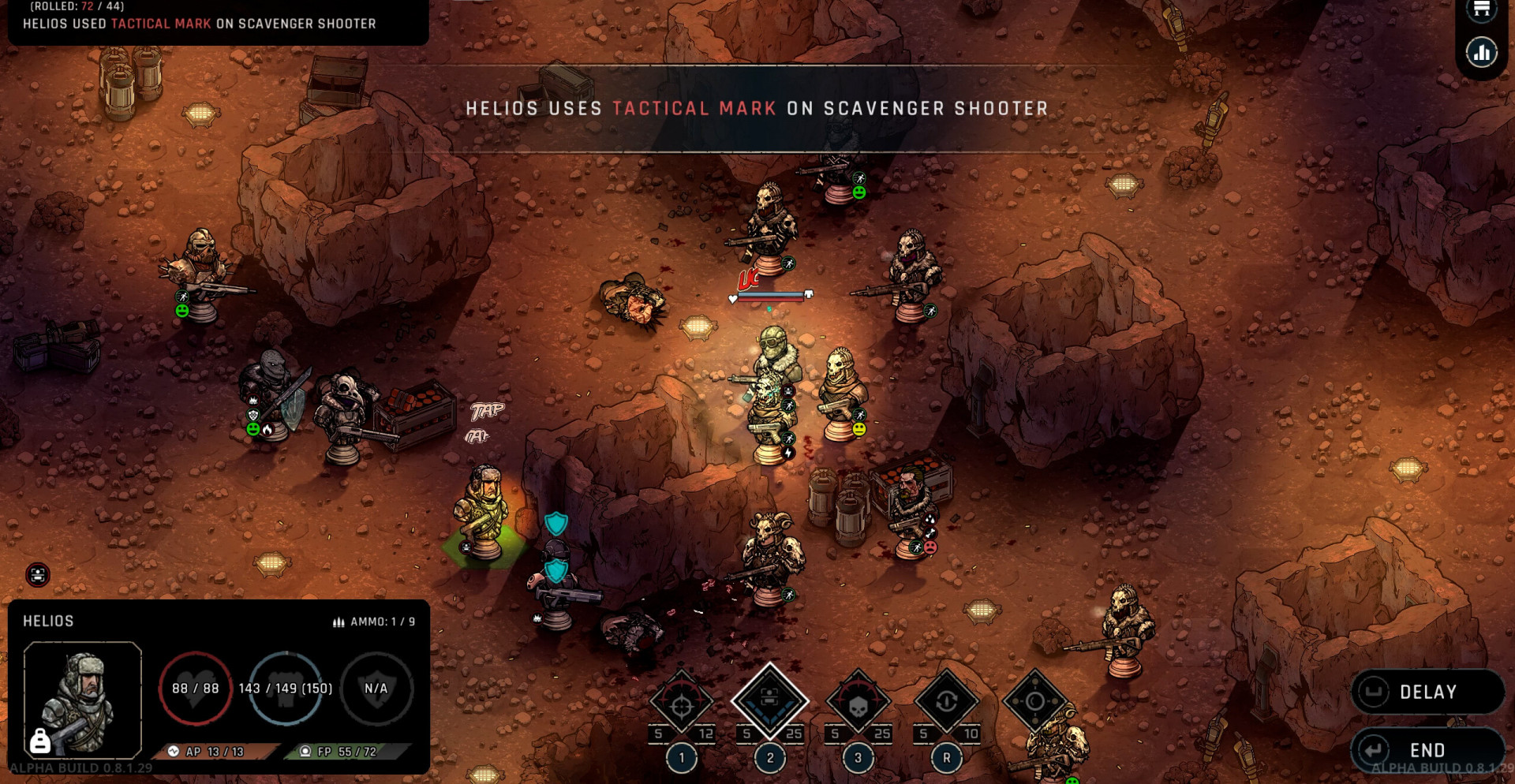The image size is (1515, 784).
Task: Open the backpack icon on Helios's portrait
Action: tap(39, 741)
